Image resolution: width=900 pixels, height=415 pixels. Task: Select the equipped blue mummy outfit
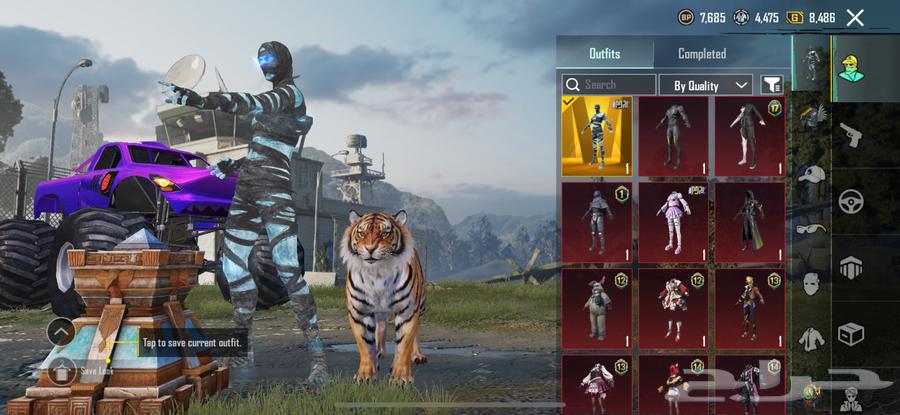click(596, 135)
